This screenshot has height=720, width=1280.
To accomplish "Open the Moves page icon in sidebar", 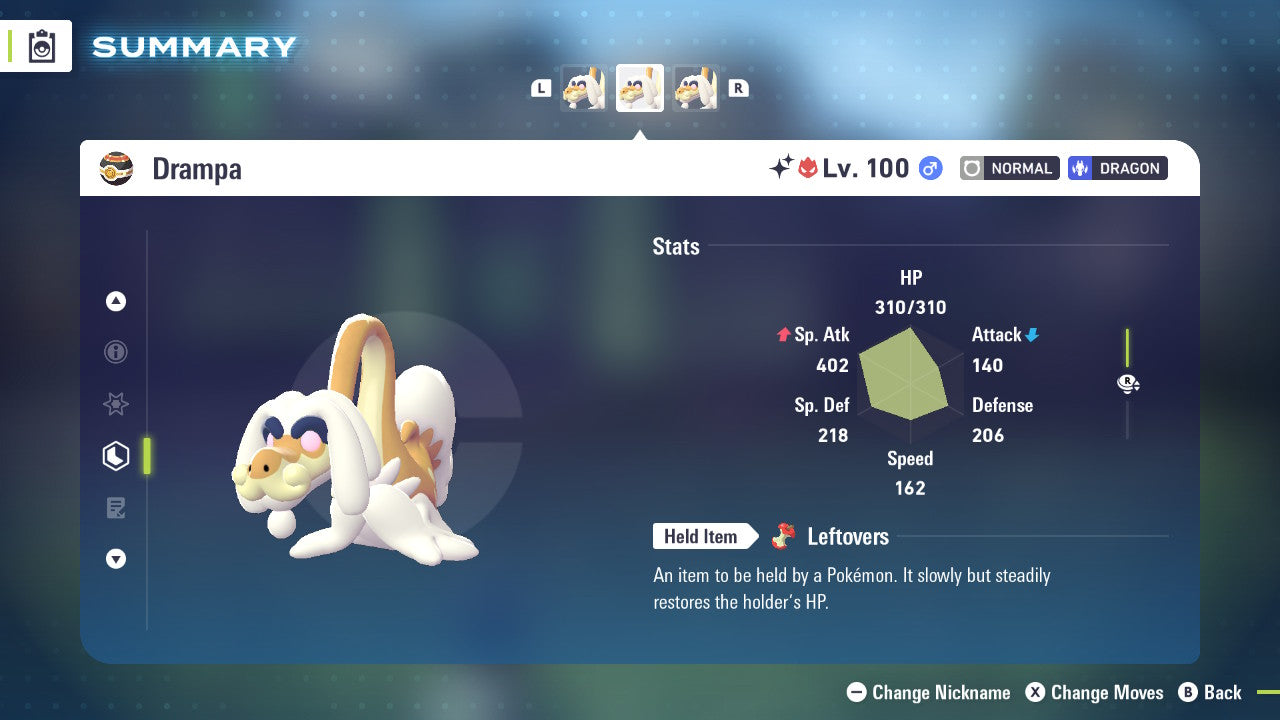I will (116, 508).
